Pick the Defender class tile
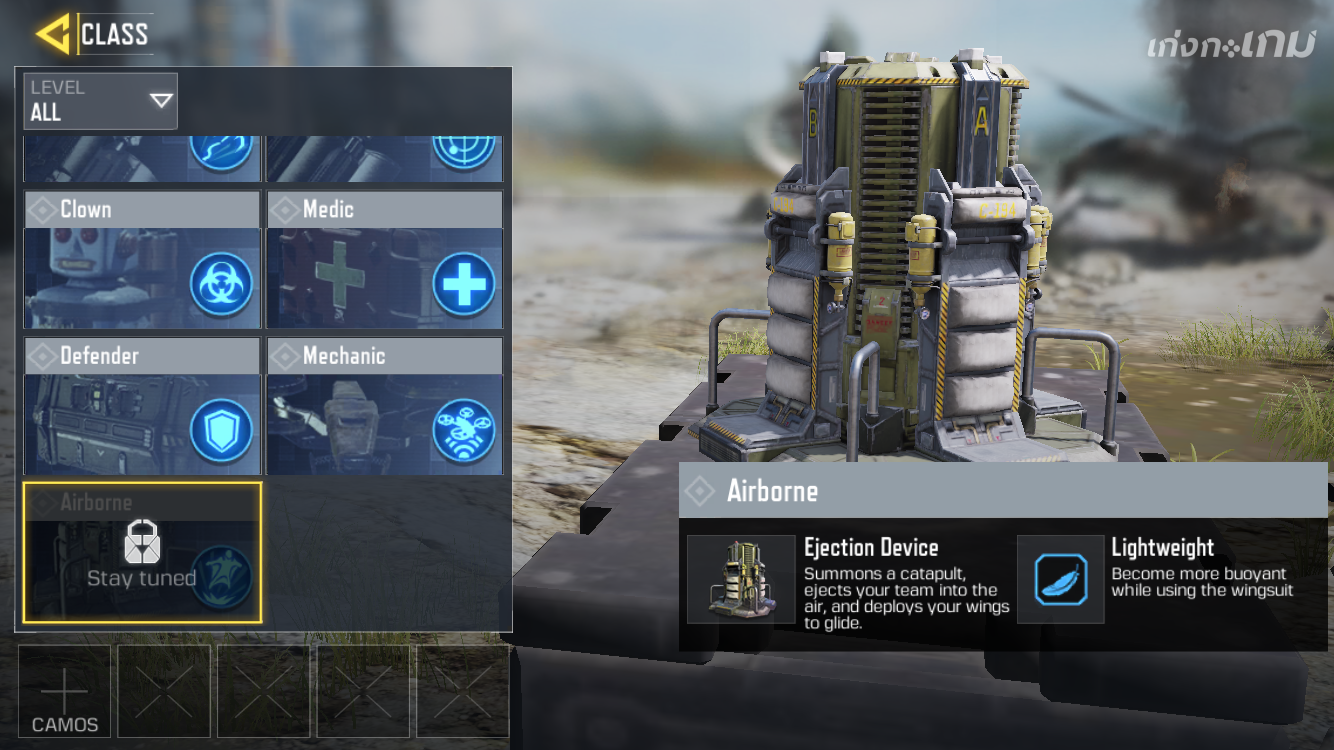Screen dimensions: 1334x750 tap(142, 406)
